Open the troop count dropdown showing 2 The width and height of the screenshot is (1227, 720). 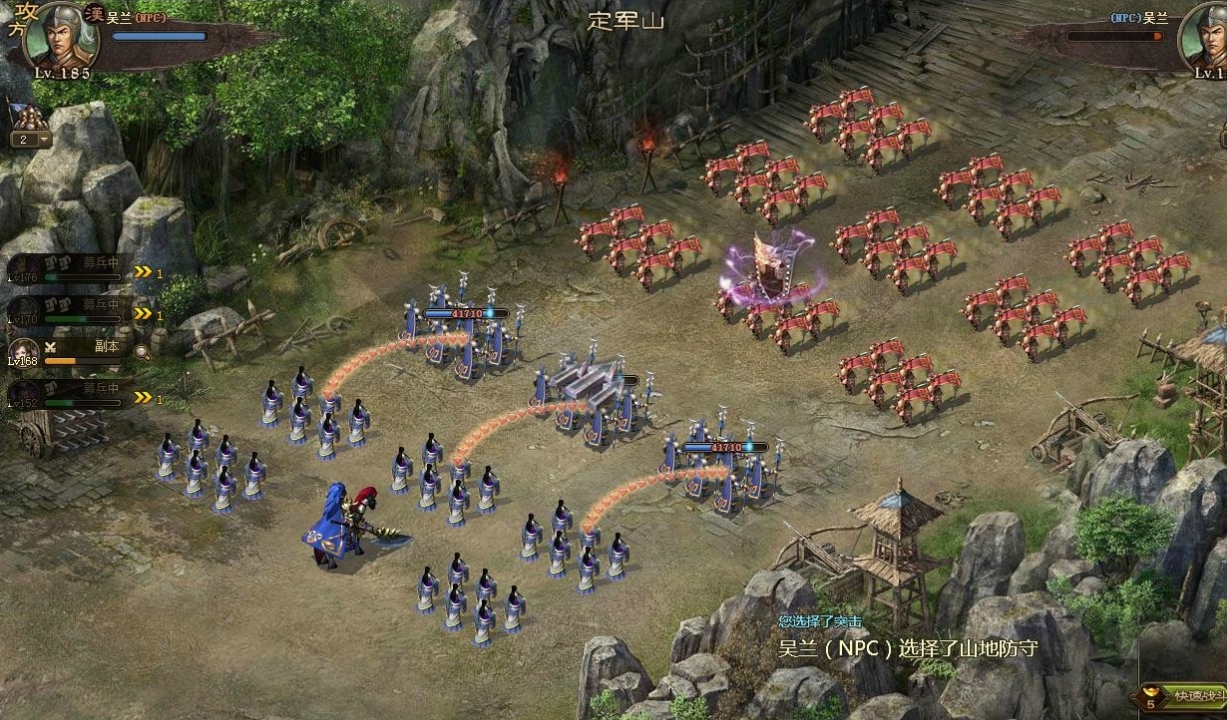[x=31, y=140]
